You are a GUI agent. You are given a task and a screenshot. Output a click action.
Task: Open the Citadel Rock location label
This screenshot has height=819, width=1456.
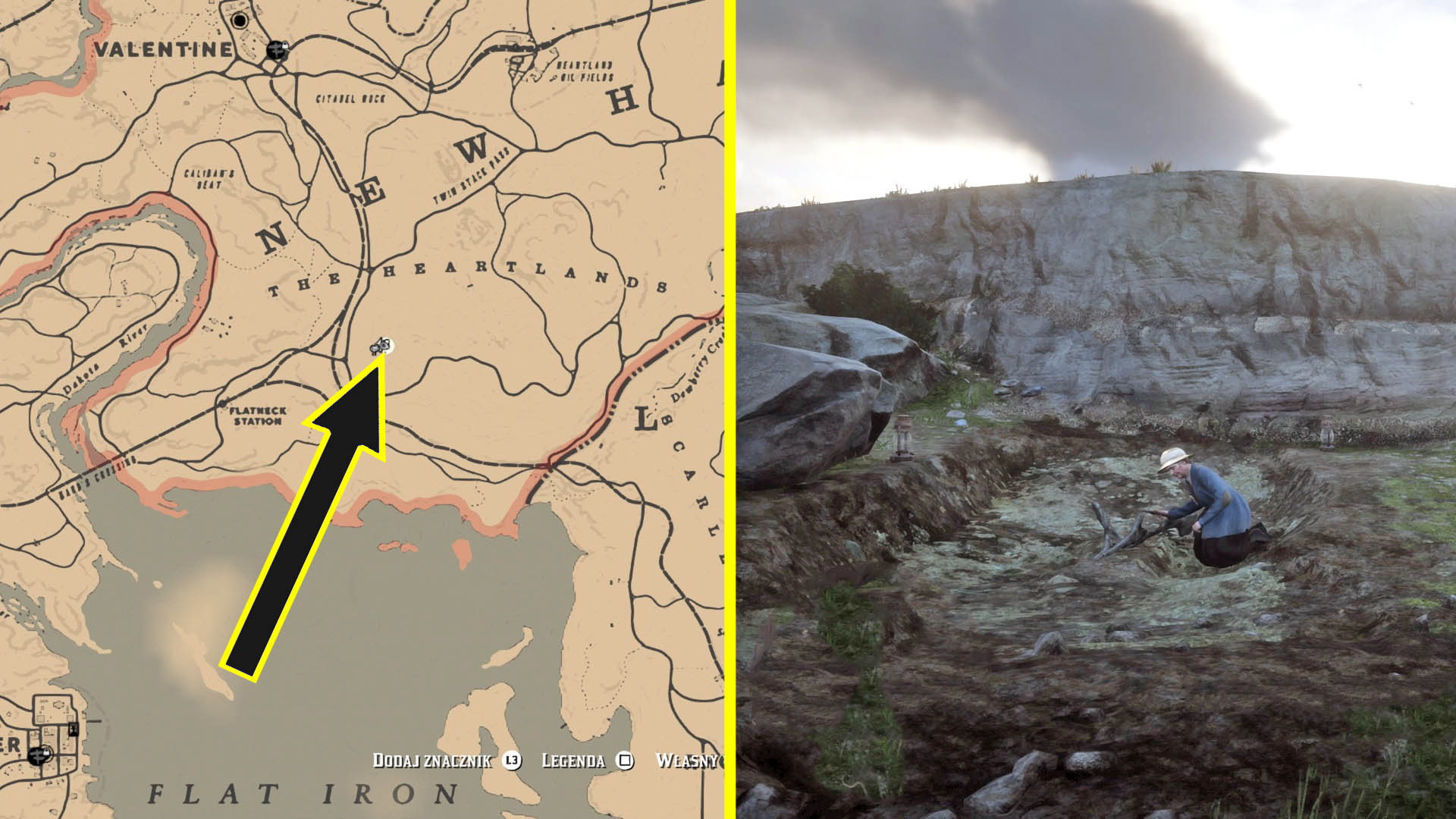(350, 99)
